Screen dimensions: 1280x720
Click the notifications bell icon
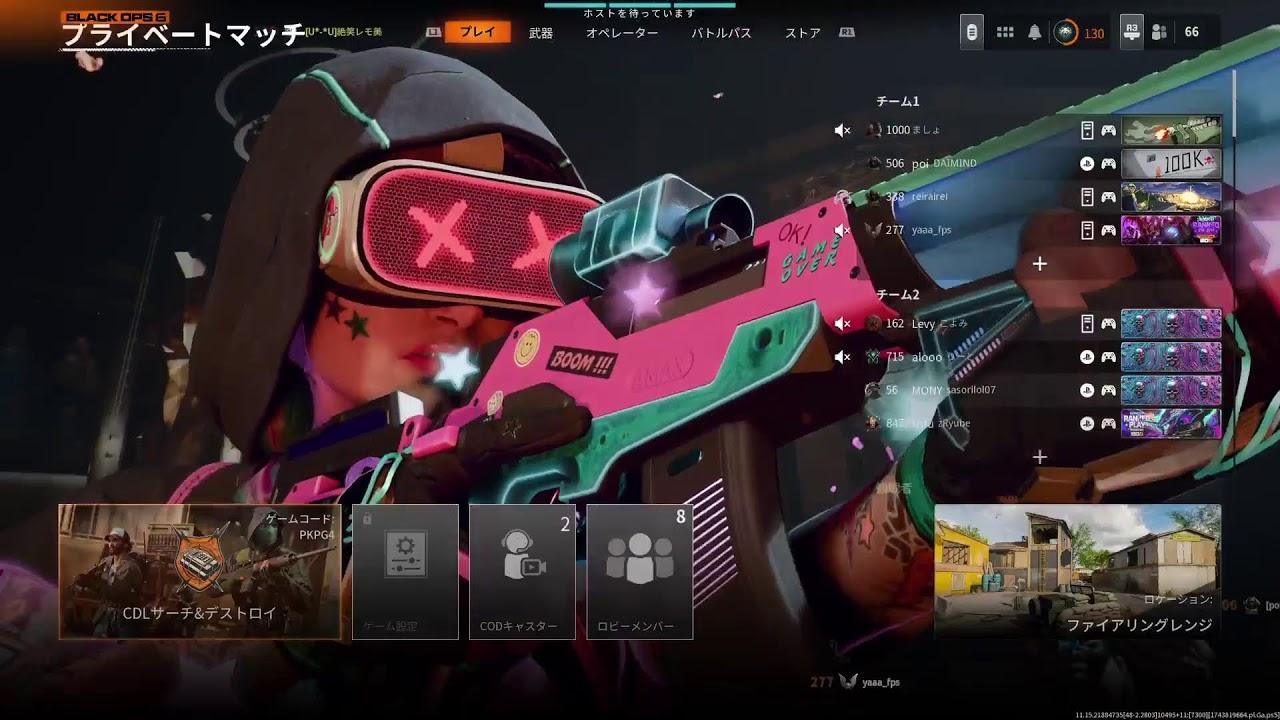(x=1035, y=32)
